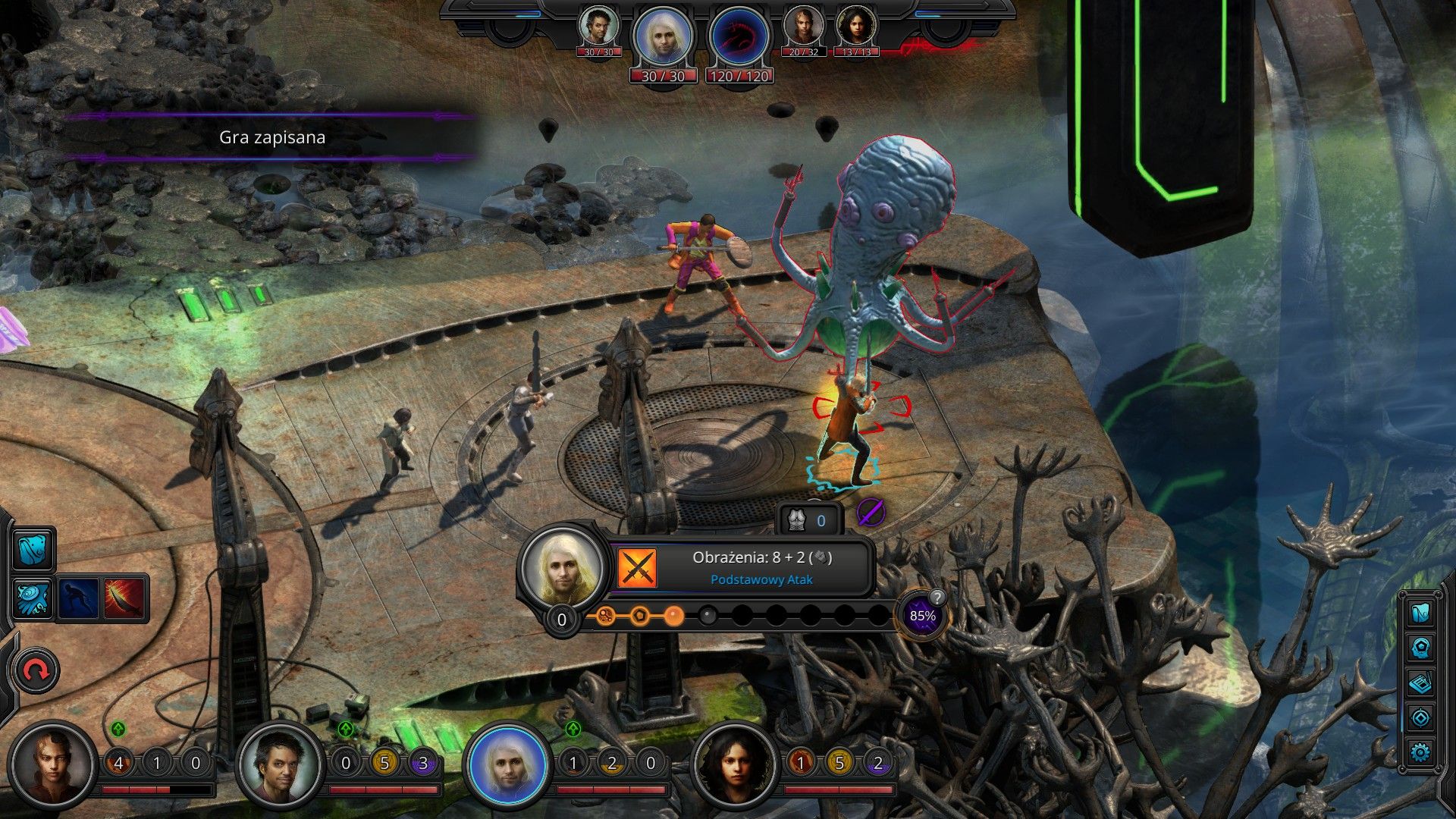Activate the dark blue running figure ability
This screenshot has height=819, width=1456.
click(x=79, y=598)
